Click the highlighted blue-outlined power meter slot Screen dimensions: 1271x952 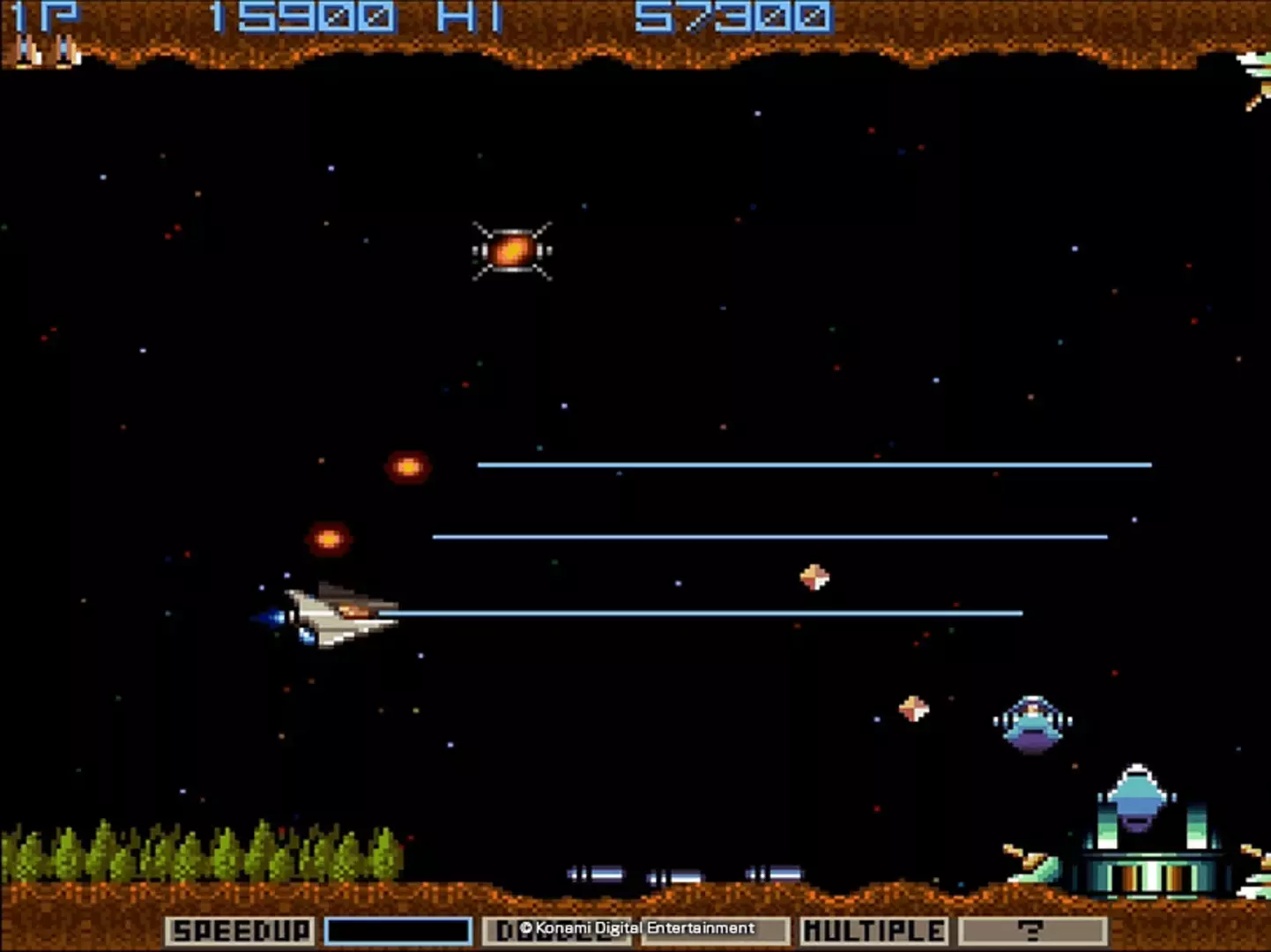tap(398, 931)
